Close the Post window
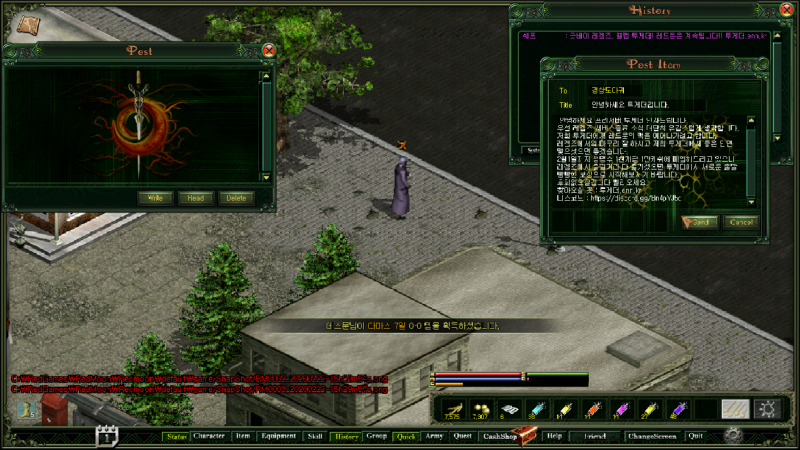 [269, 50]
